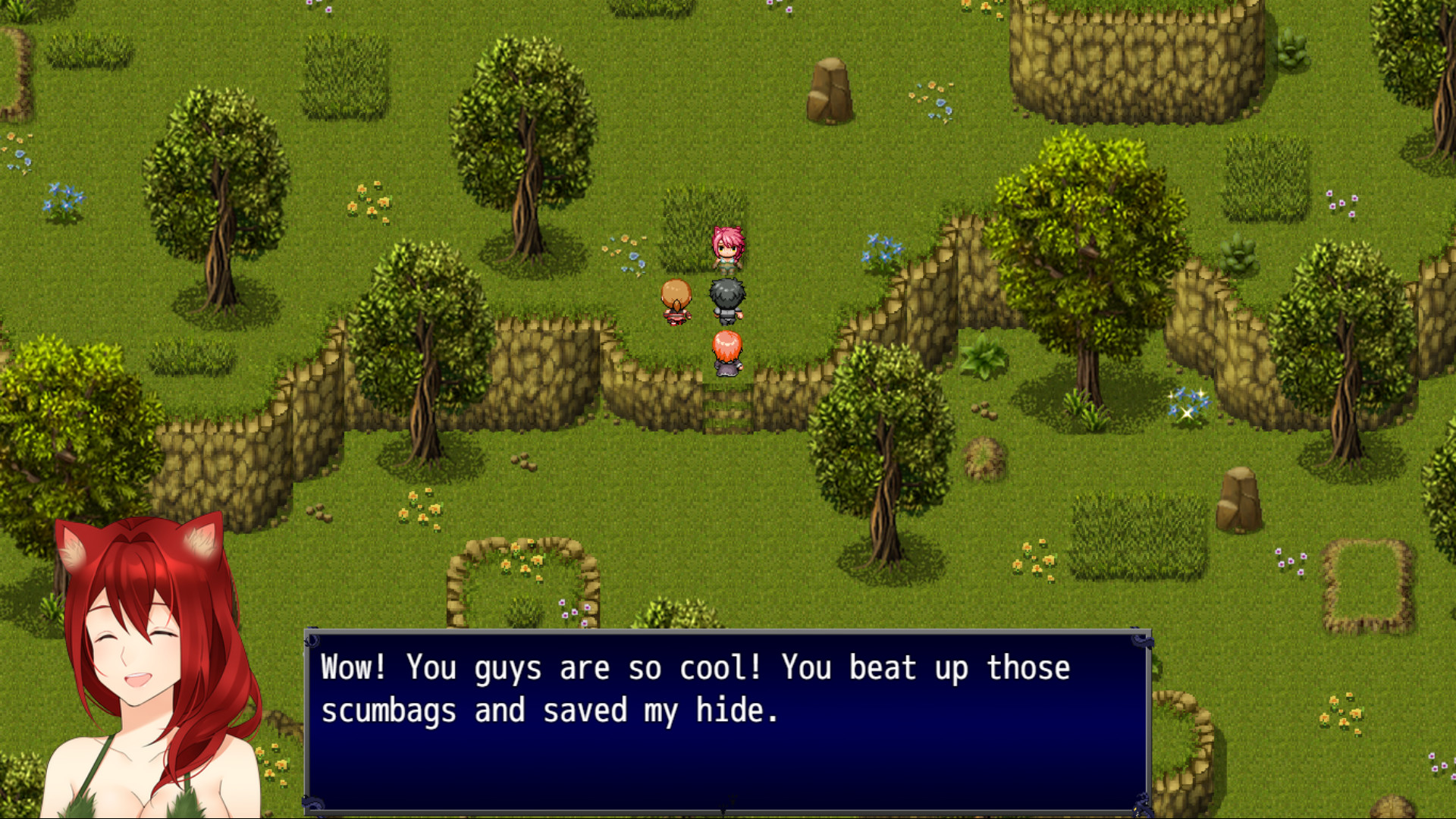The image size is (1456, 819).
Task: Click the Wow! exclamation in the dialogue box
Action: click(353, 667)
